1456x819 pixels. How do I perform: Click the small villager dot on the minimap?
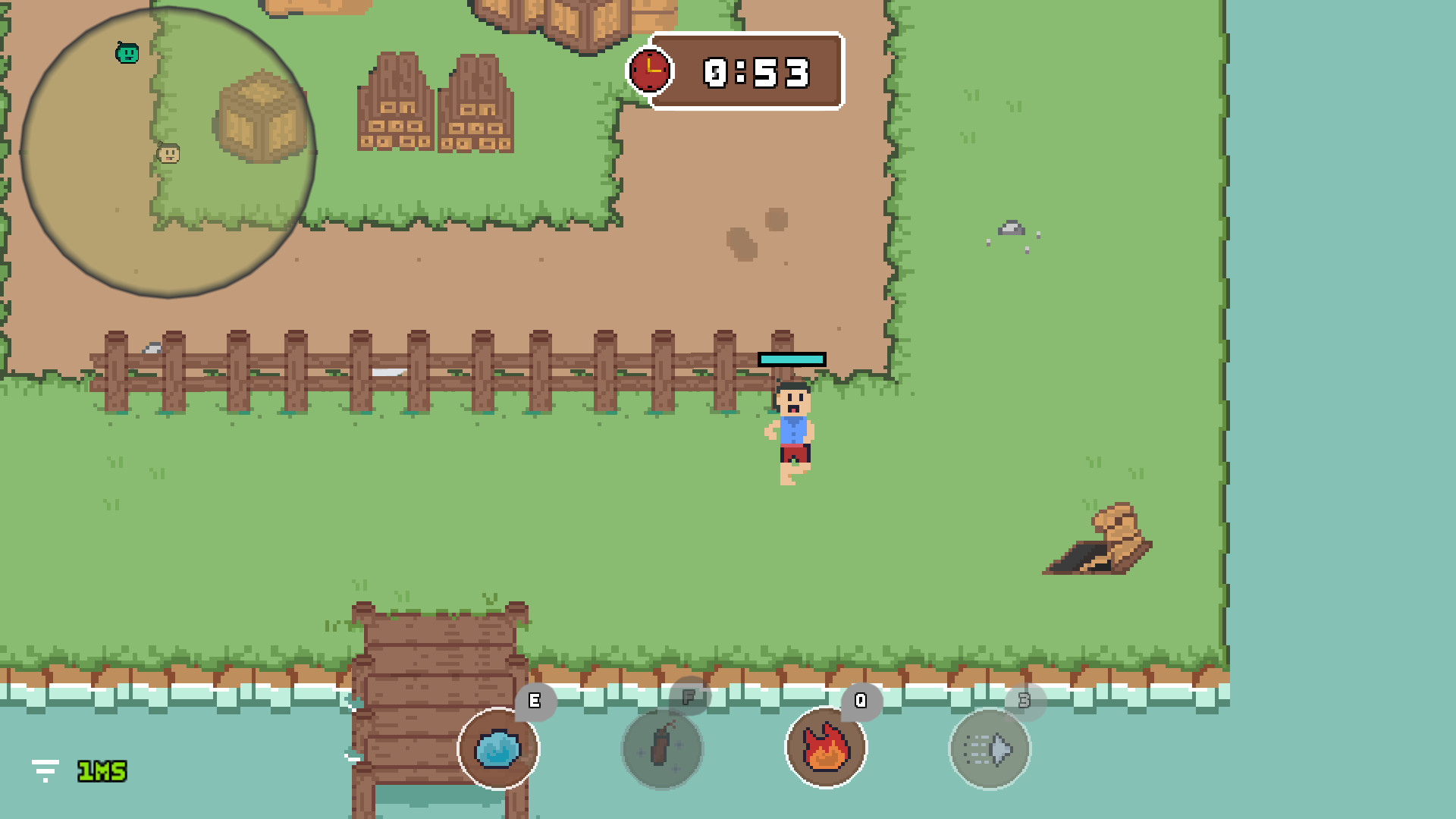(168, 155)
